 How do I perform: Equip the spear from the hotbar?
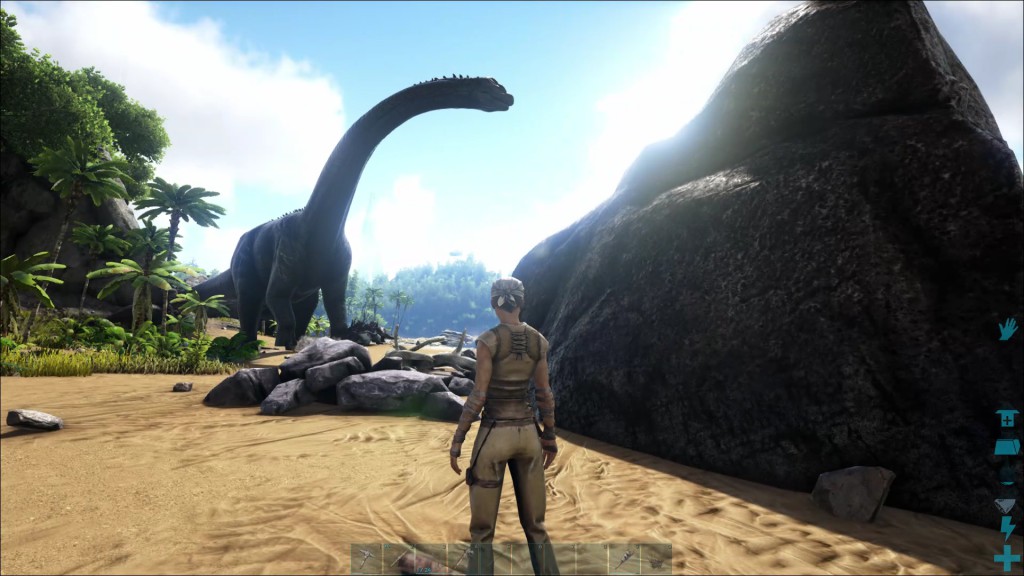point(399,558)
